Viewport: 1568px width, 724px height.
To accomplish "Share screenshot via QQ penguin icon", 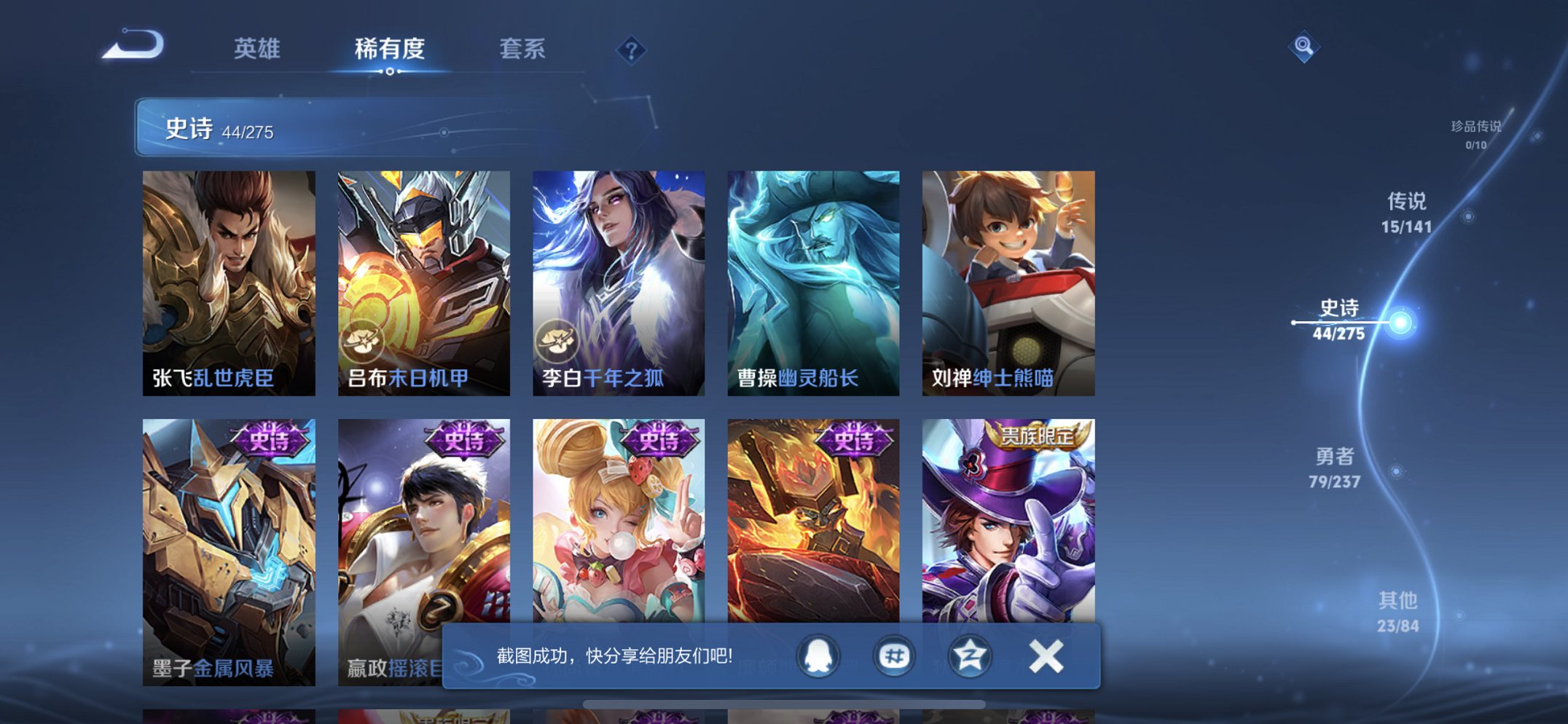I will click(x=819, y=655).
